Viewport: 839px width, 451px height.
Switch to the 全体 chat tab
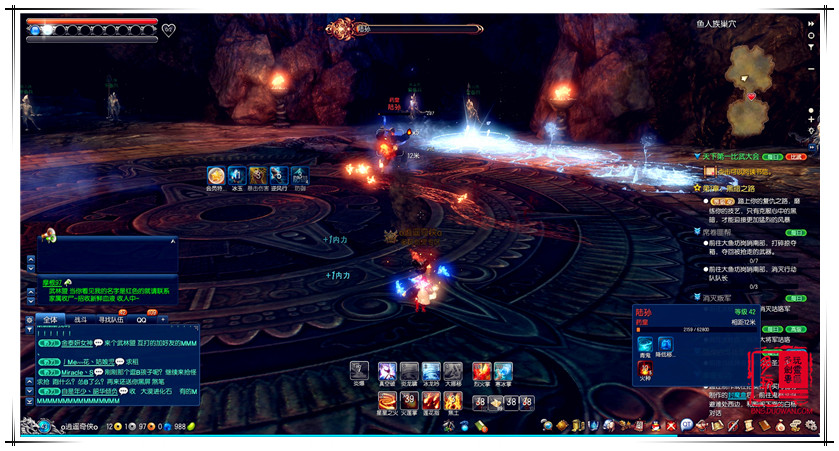[50, 319]
